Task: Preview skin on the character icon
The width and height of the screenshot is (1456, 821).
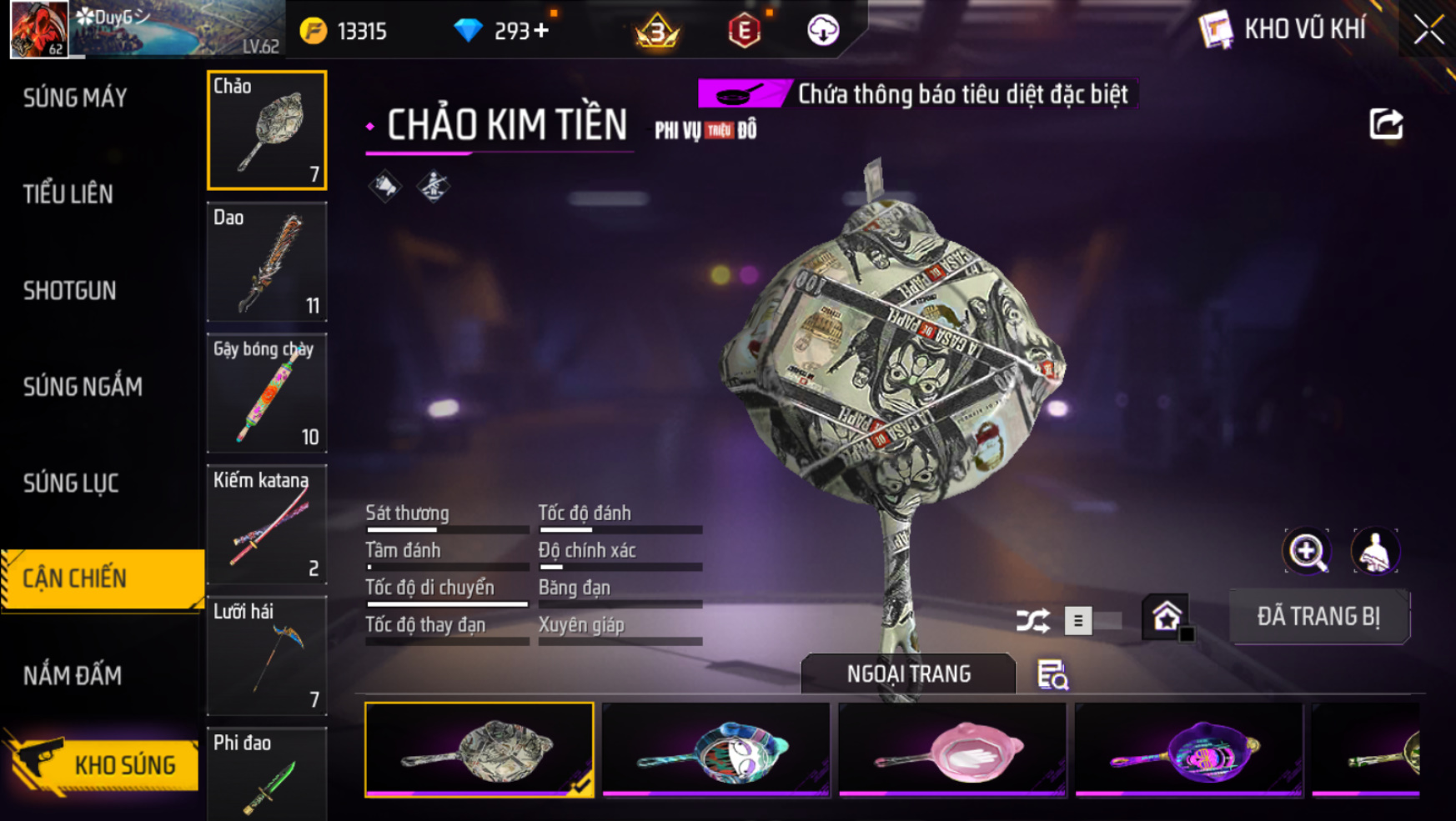Action: point(1374,551)
